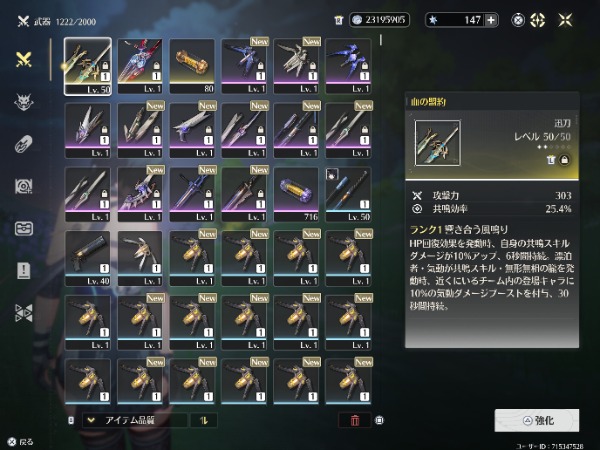Click the red trash can discard button
600x450 pixels.
tap(353, 420)
